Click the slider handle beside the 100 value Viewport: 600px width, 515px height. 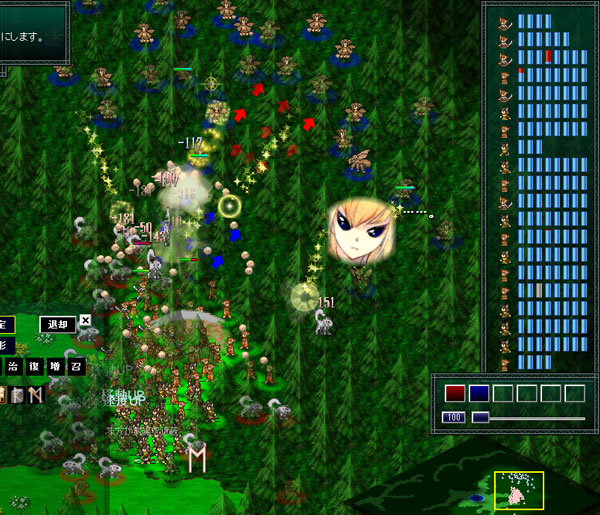coord(480,417)
